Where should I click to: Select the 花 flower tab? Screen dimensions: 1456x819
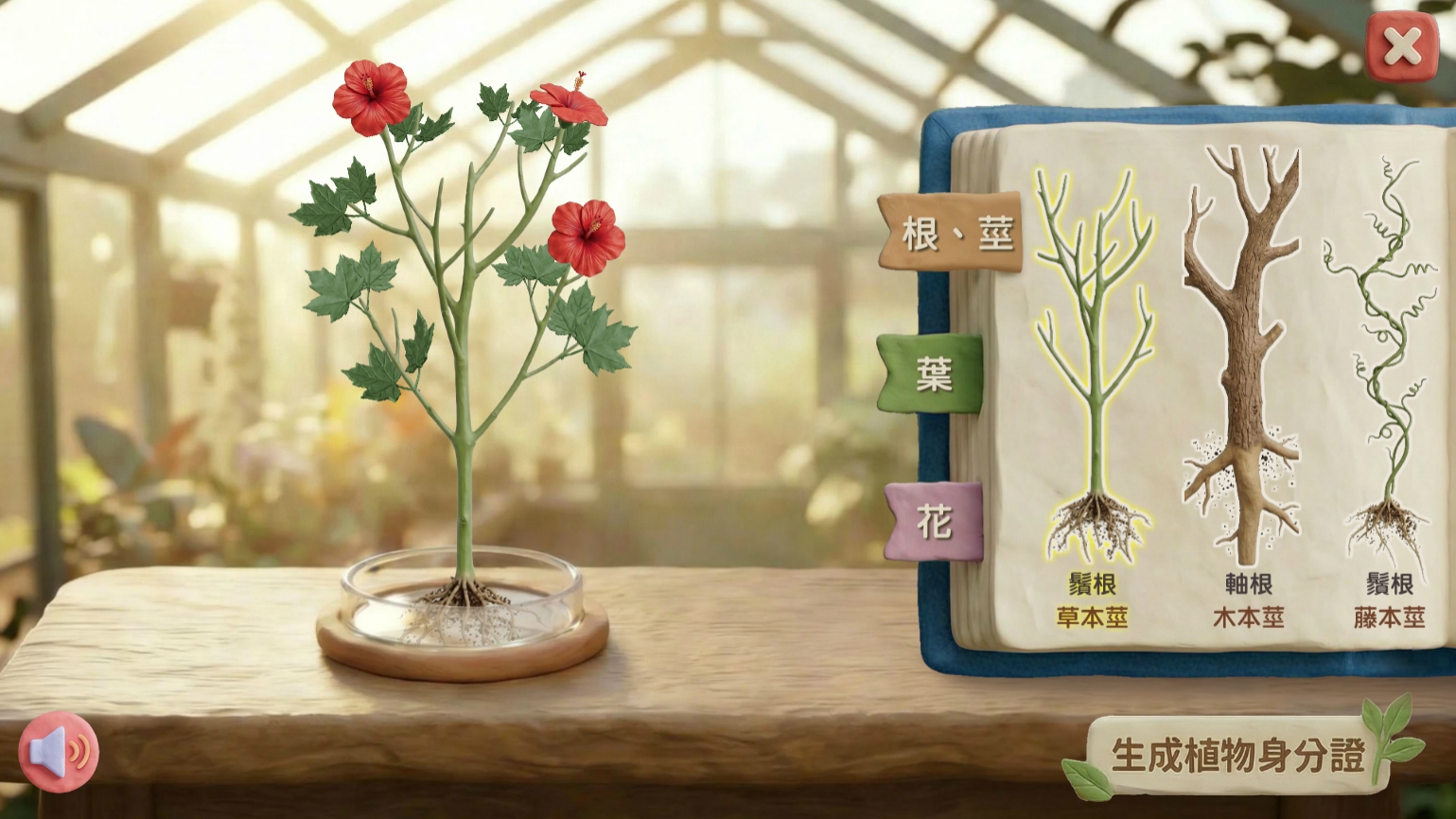pyautogui.click(x=935, y=521)
